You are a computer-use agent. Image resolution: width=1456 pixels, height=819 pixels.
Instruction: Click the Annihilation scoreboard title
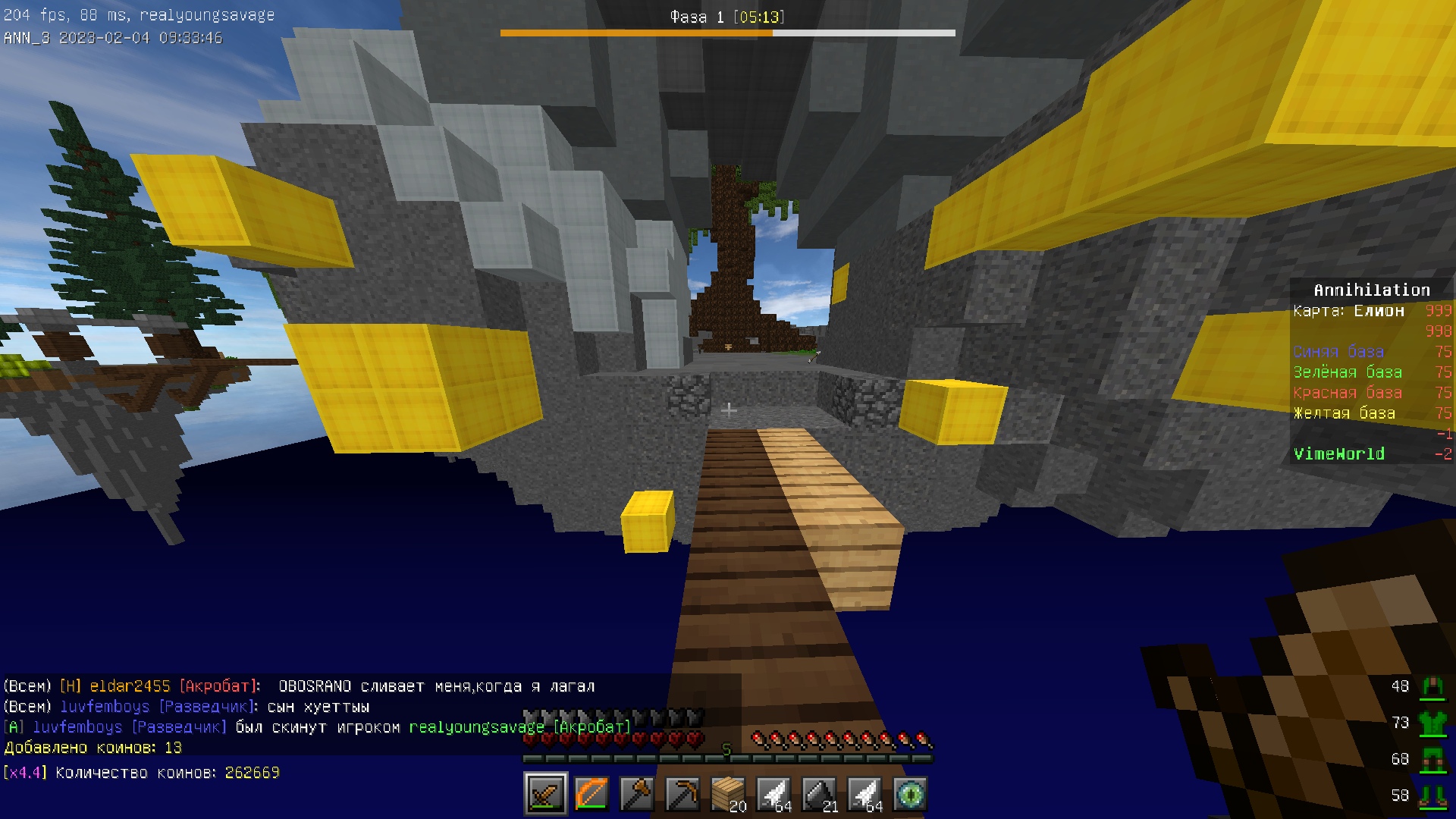1371,290
